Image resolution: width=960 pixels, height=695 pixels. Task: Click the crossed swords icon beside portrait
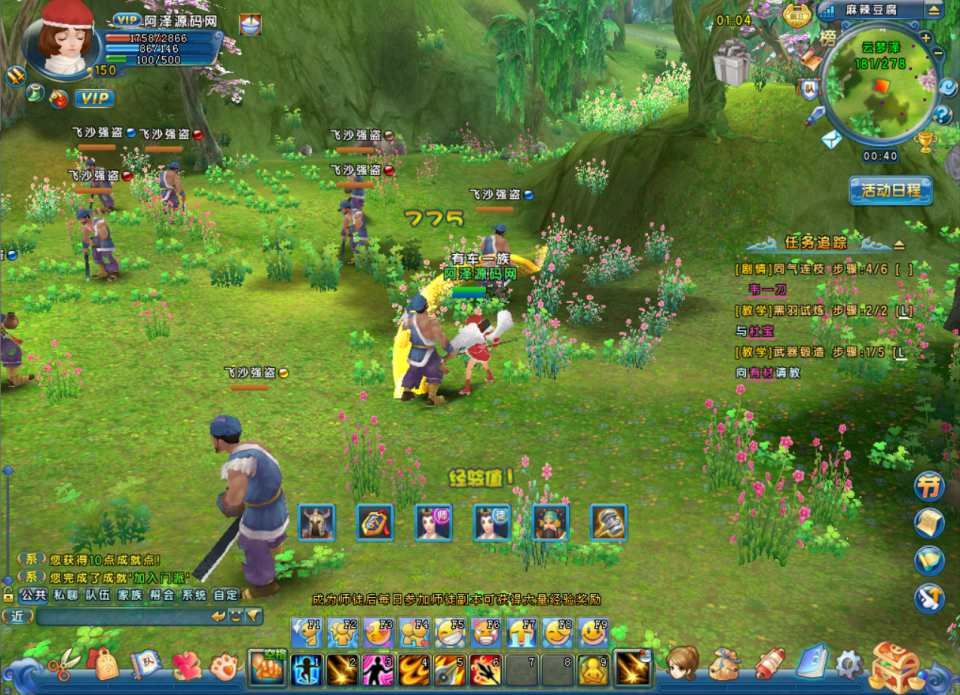click(15, 75)
